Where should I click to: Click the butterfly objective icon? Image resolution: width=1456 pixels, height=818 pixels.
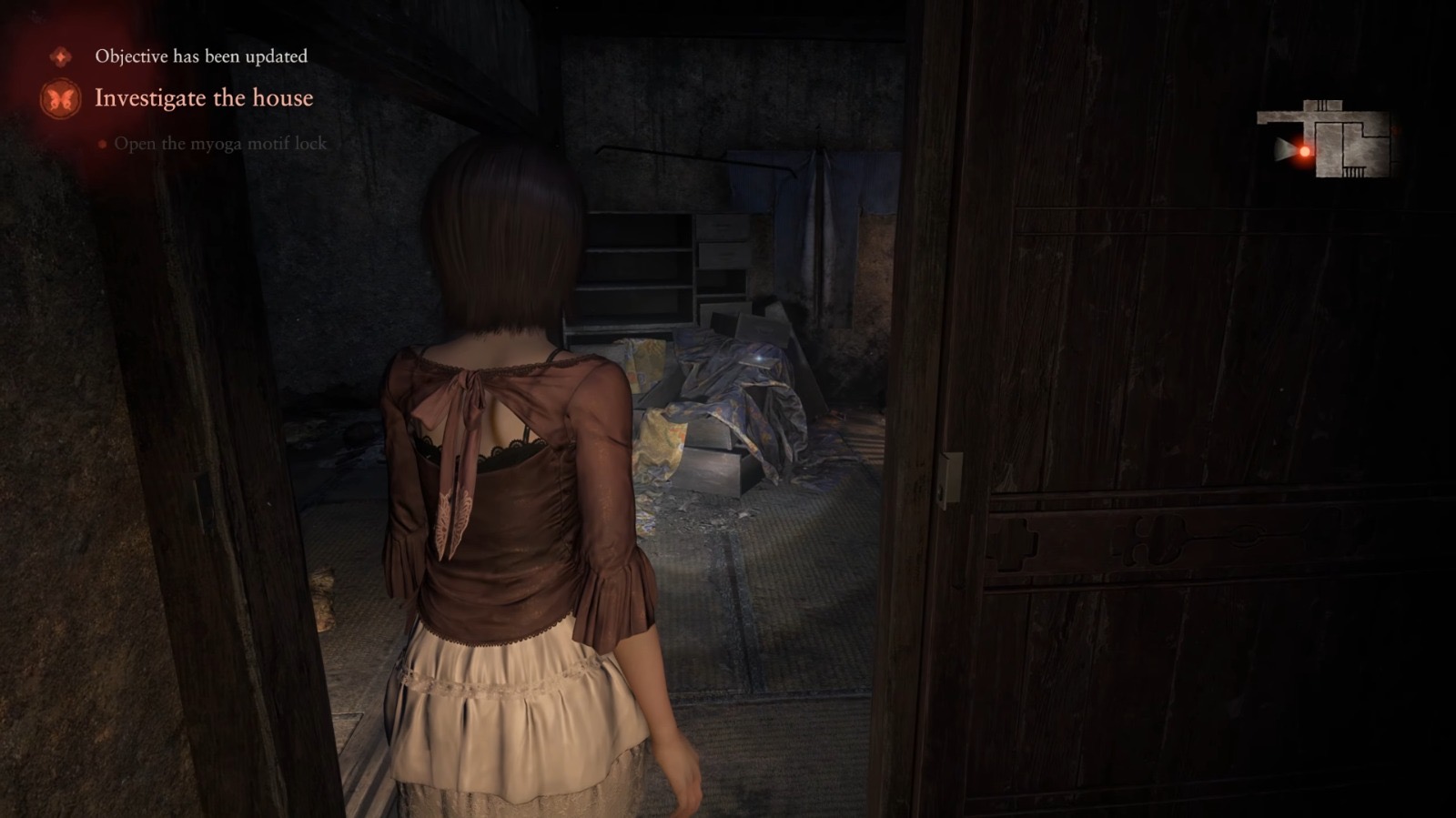pyautogui.click(x=61, y=99)
